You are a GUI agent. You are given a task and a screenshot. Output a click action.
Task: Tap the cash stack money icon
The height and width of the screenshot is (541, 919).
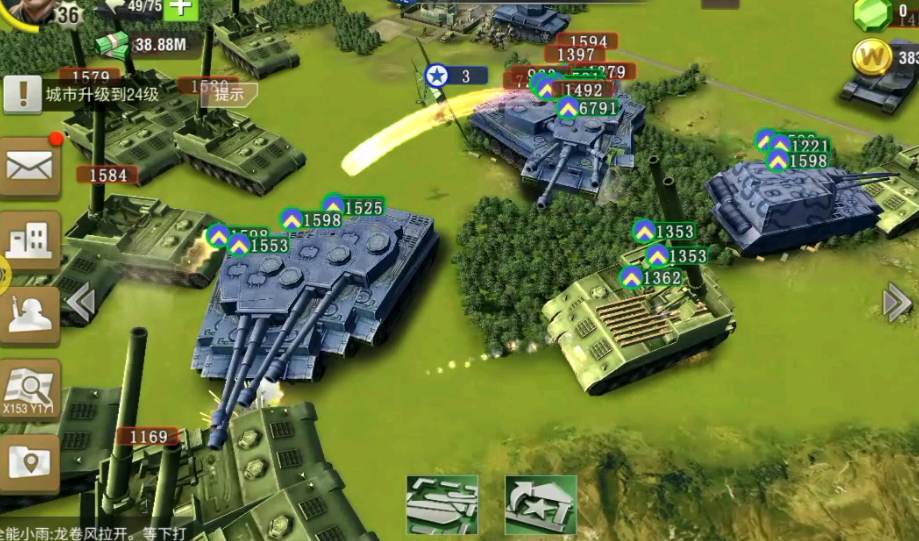click(113, 44)
